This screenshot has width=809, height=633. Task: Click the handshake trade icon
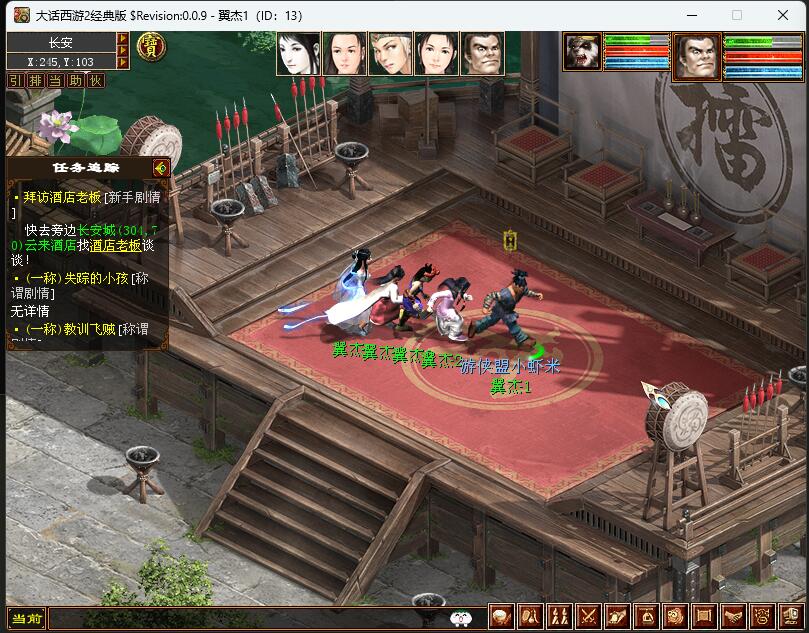pyautogui.click(x=732, y=617)
